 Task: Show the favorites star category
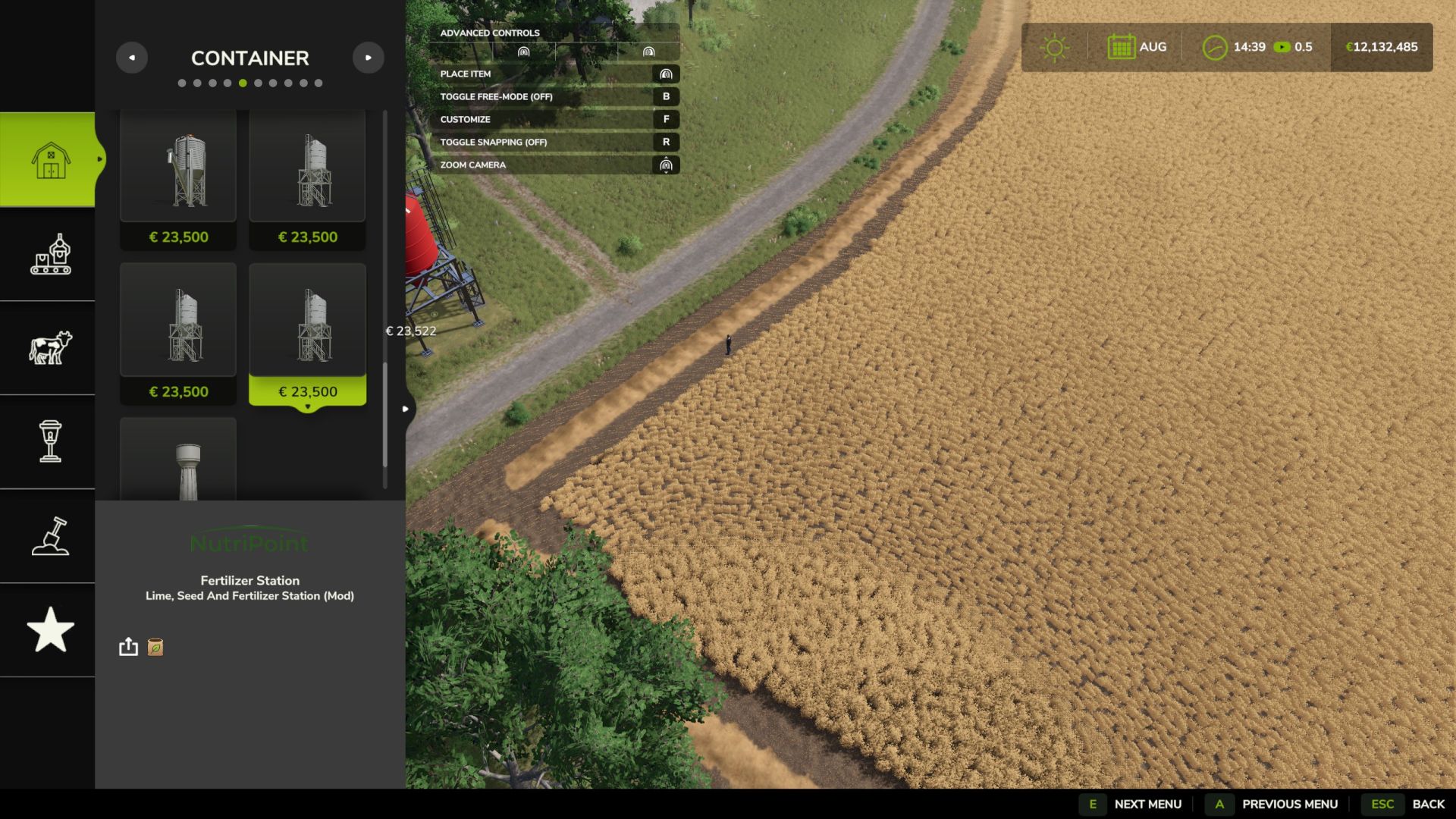(x=50, y=629)
